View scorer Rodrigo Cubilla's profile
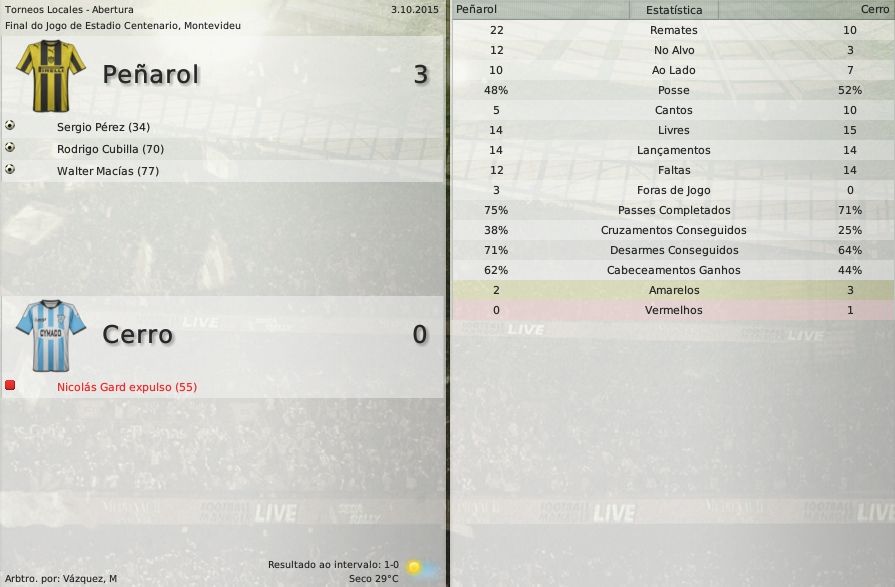Viewport: 895px width, 587px height. (x=110, y=149)
